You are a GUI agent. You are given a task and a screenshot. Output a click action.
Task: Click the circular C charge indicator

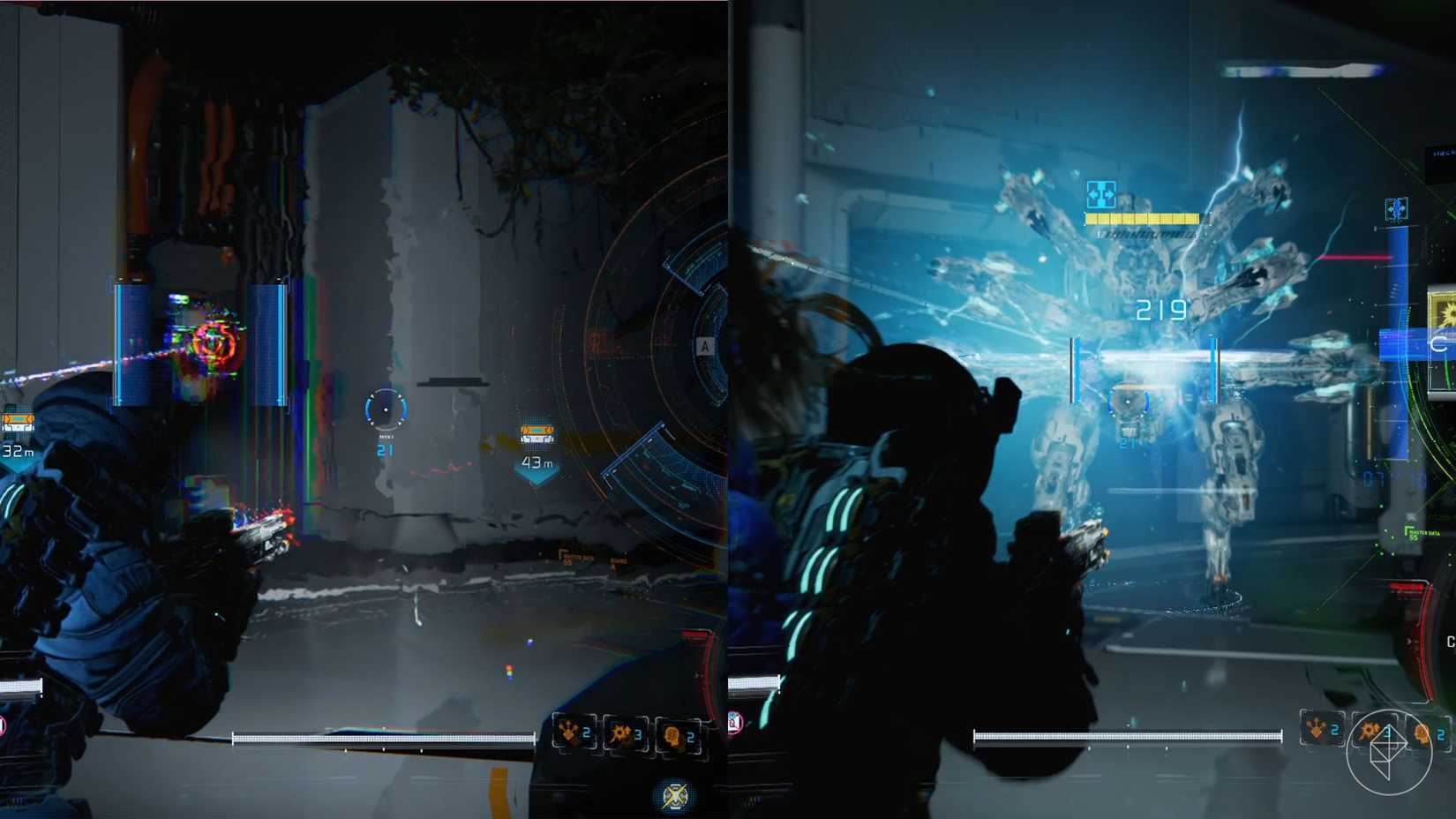tap(1439, 344)
